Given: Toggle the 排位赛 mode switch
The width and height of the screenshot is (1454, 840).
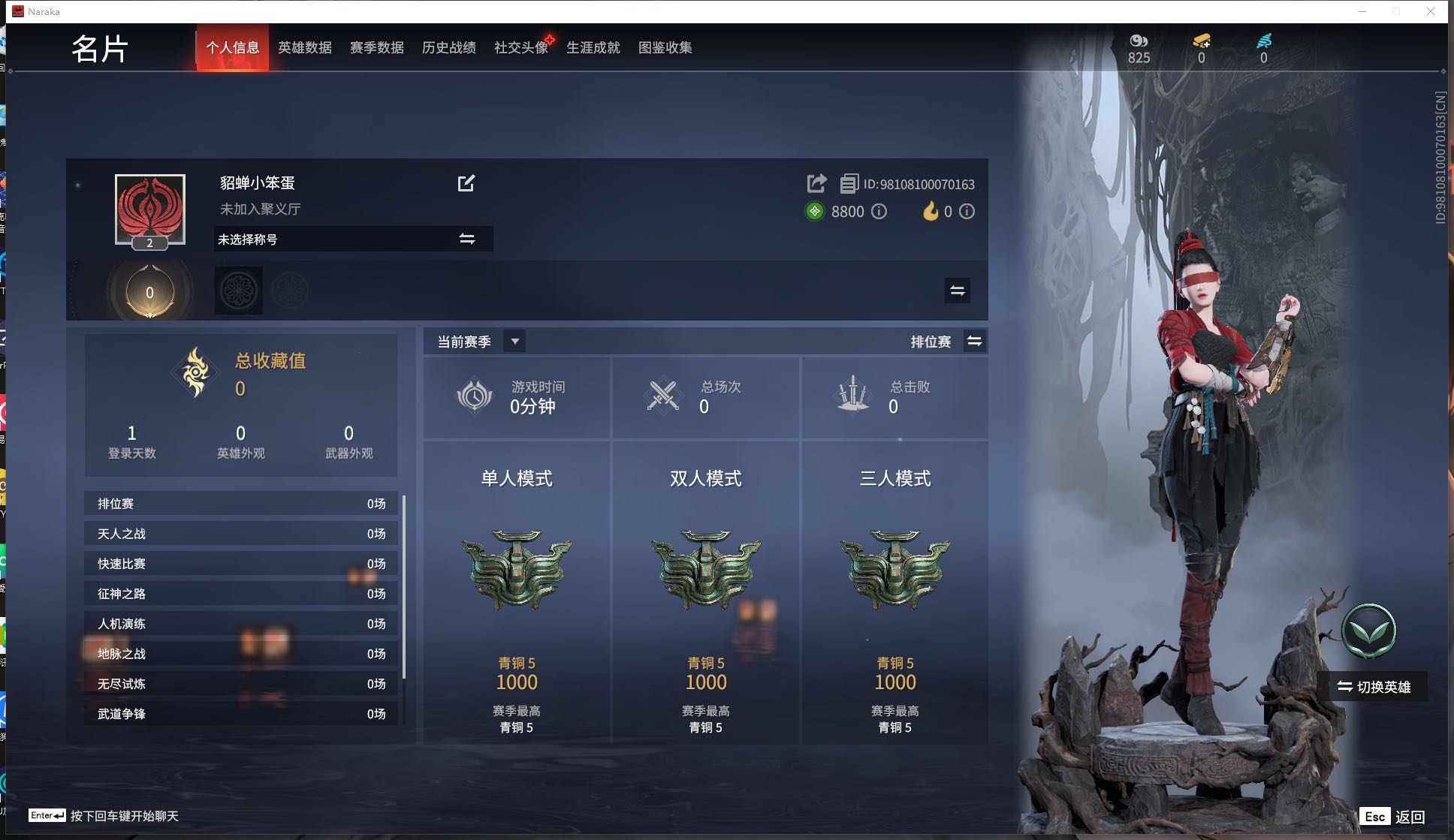Looking at the screenshot, I should click(974, 342).
